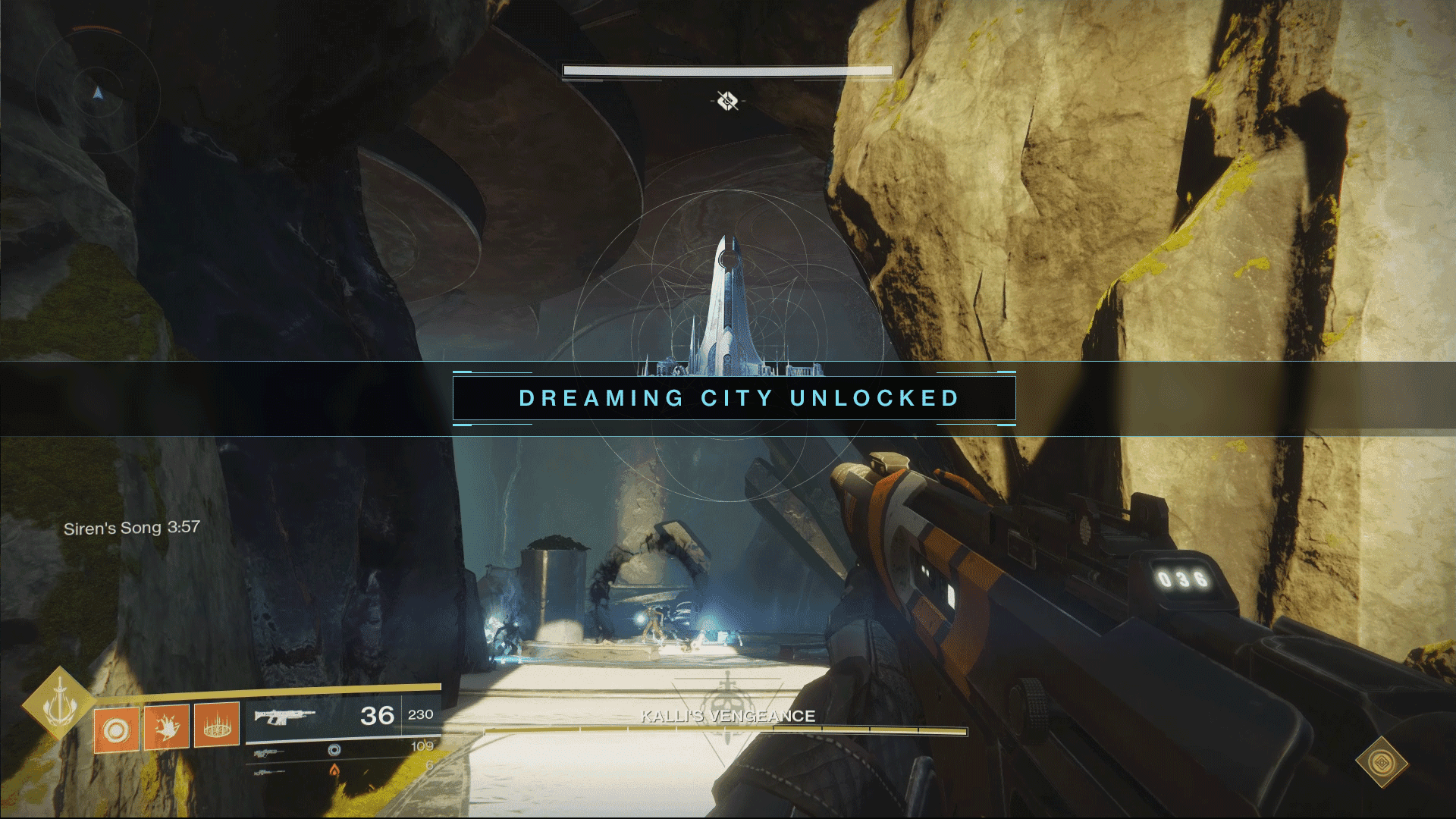This screenshot has height=819, width=1456.
Task: Select the diamond objective marker below the bar
Action: (728, 100)
